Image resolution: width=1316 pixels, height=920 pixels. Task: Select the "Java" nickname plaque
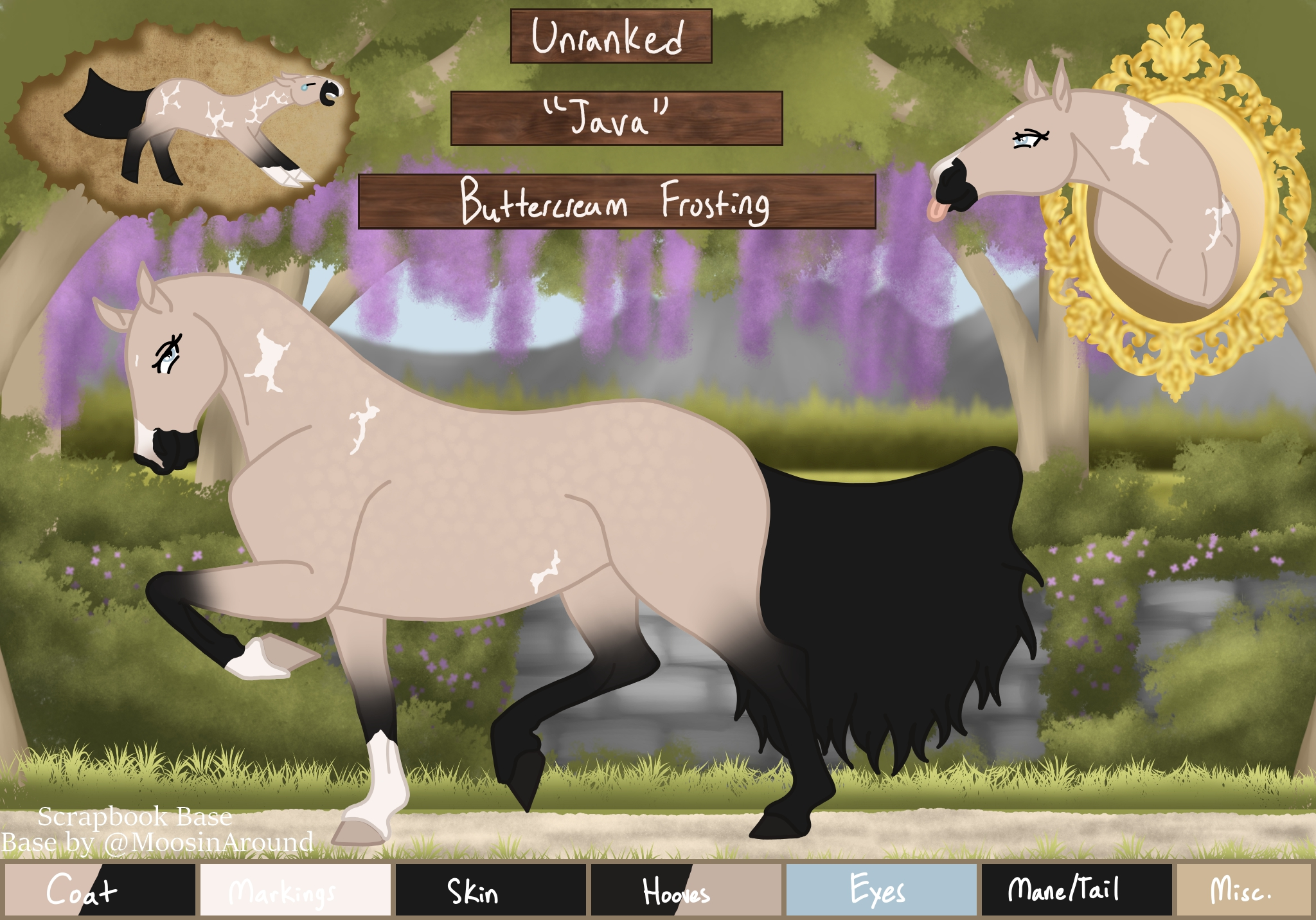pos(616,118)
